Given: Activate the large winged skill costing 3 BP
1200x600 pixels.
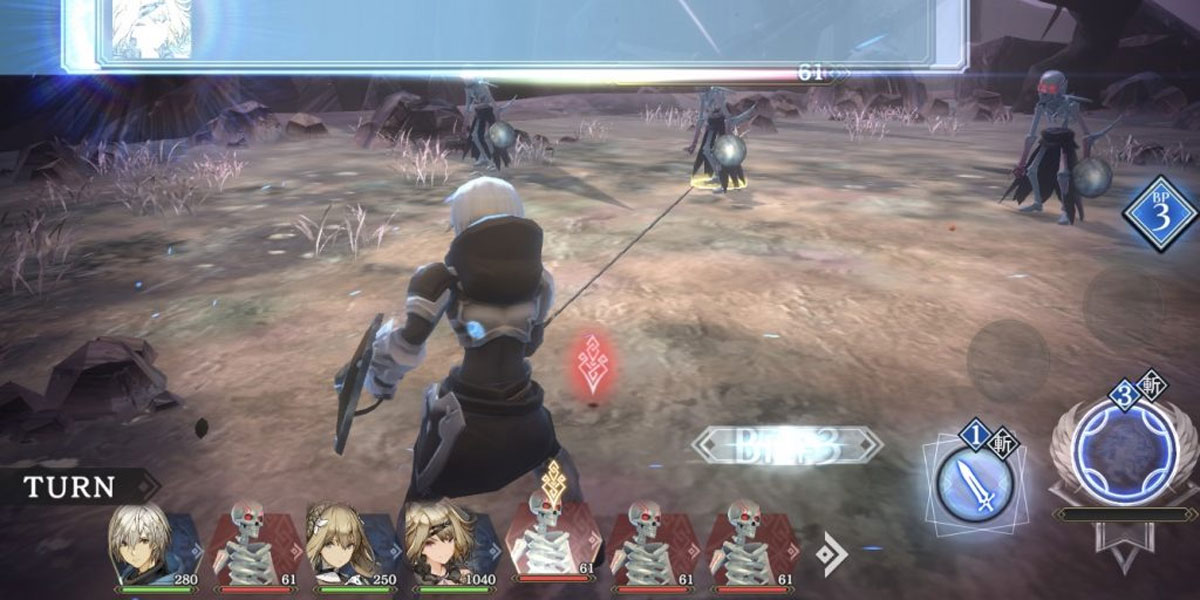Looking at the screenshot, I should (x=1123, y=453).
